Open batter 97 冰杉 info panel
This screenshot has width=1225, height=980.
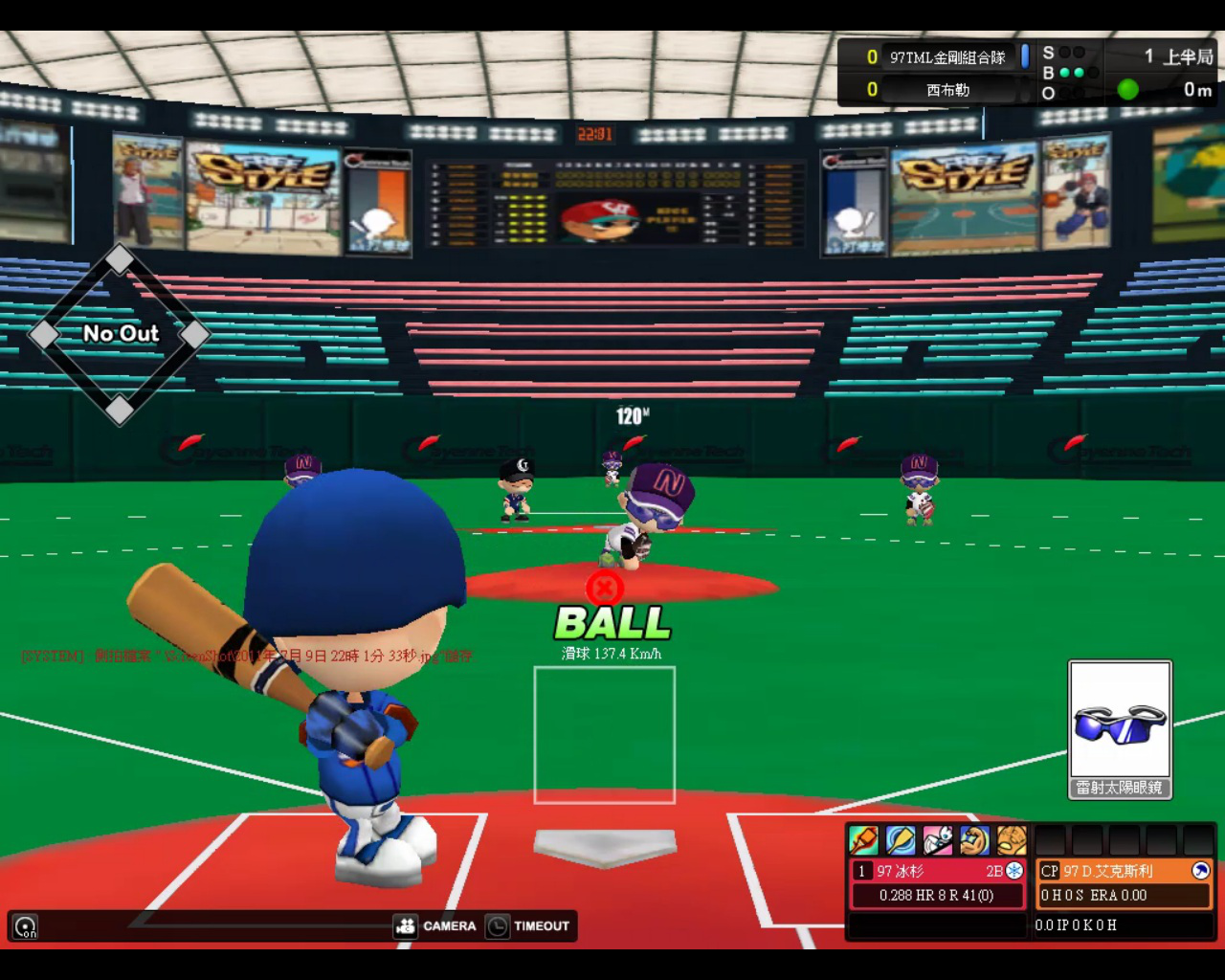point(937,882)
